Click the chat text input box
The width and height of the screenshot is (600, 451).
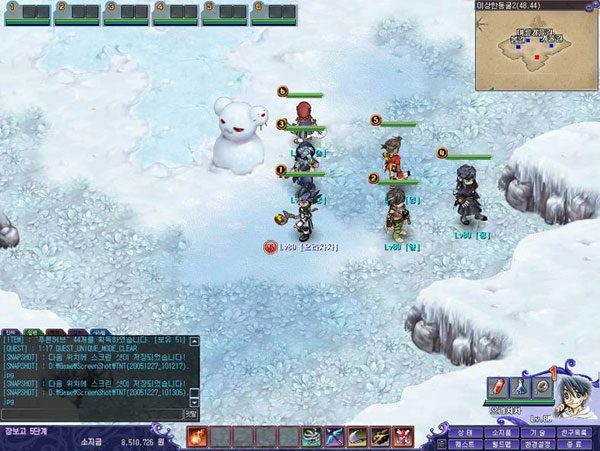92,412
